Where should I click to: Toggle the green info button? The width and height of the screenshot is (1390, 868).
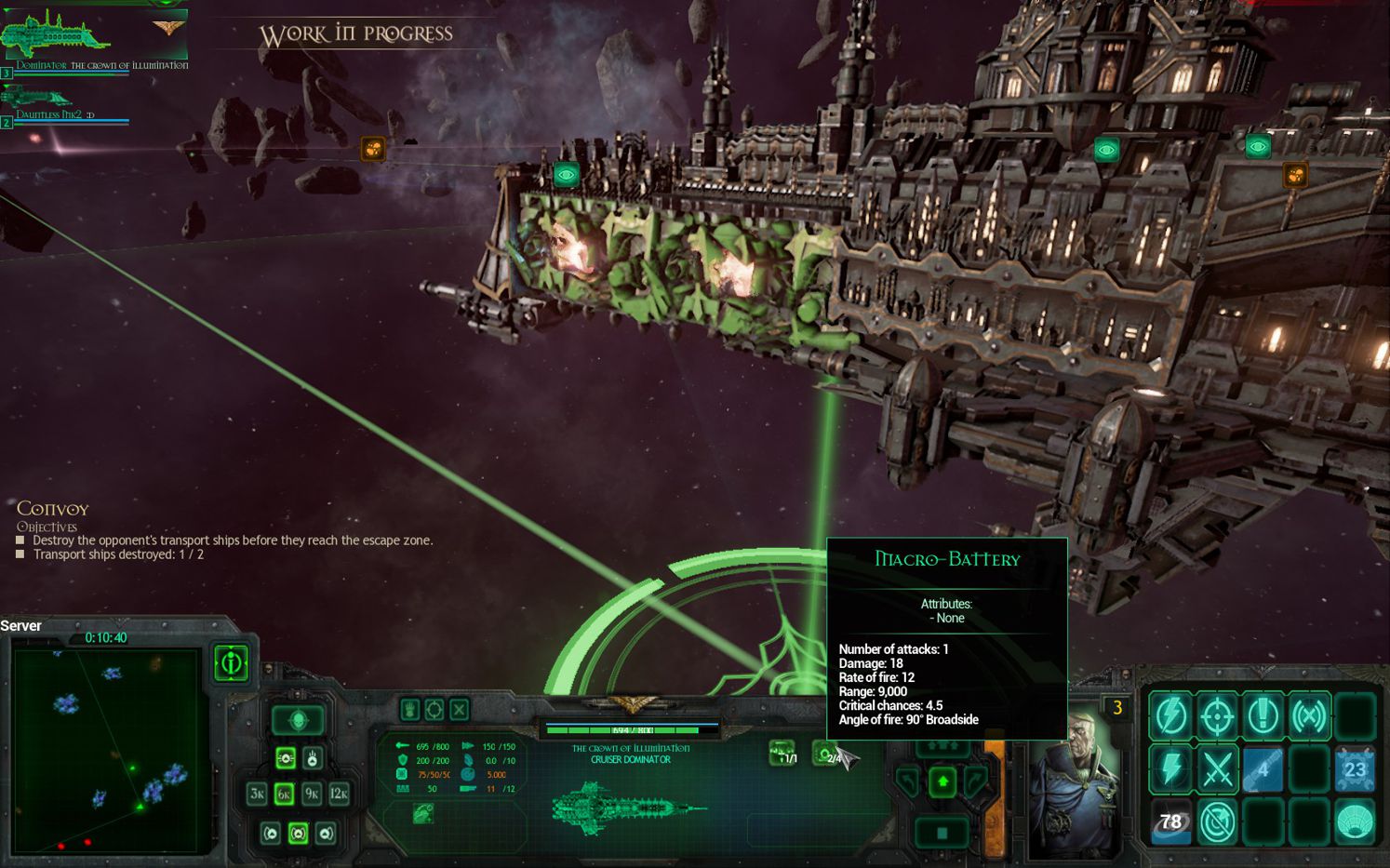point(231,663)
